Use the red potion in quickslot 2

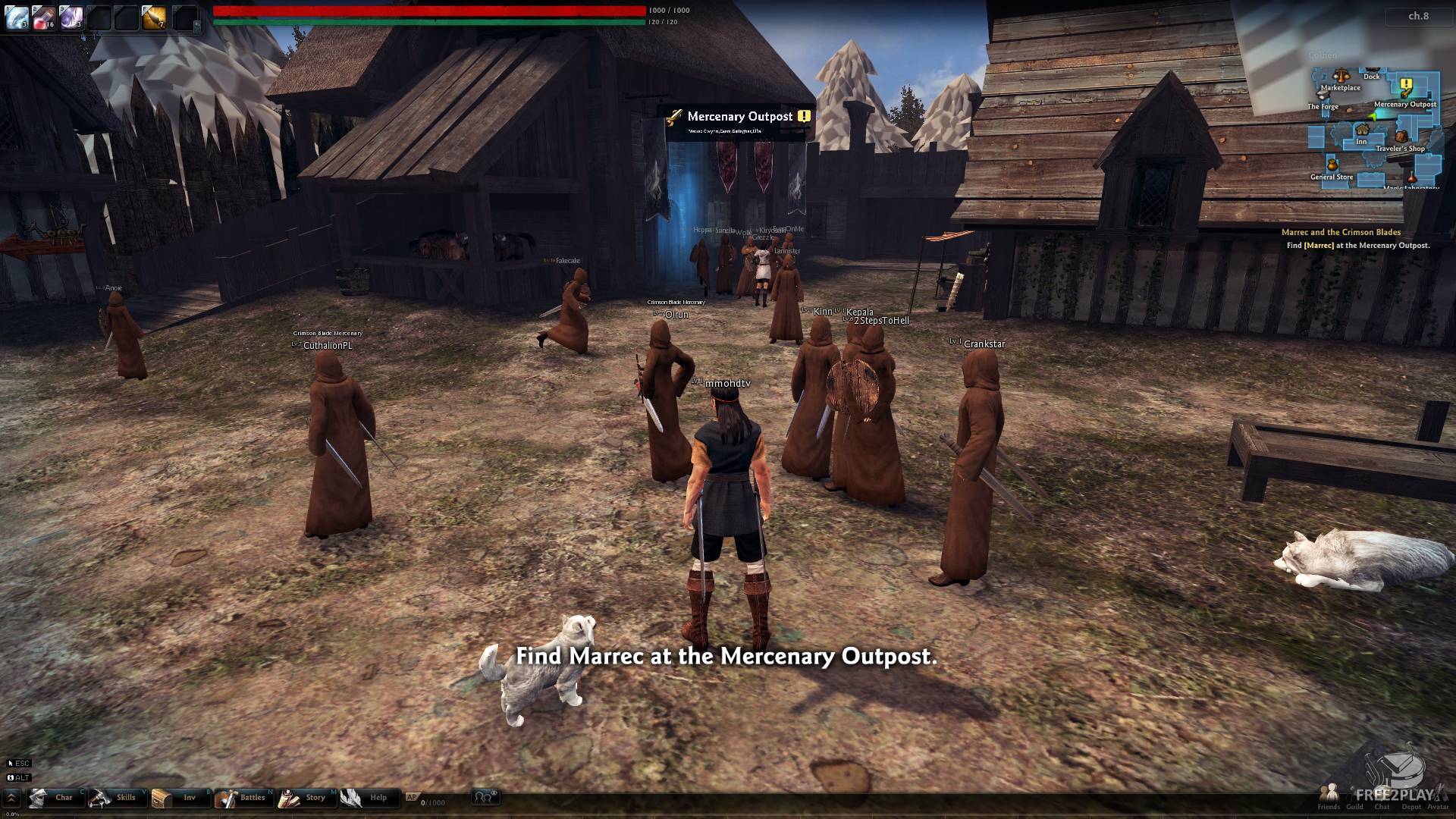pyautogui.click(x=42, y=17)
